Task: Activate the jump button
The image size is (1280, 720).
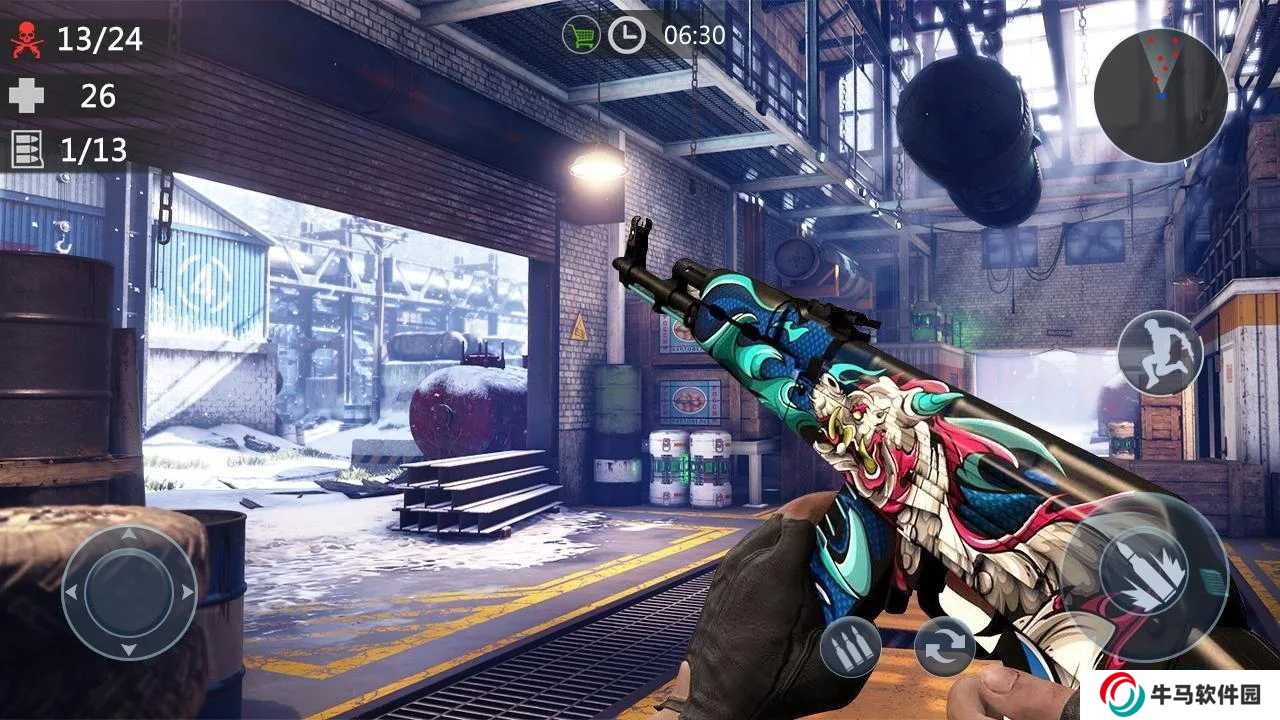Action: point(1159,352)
